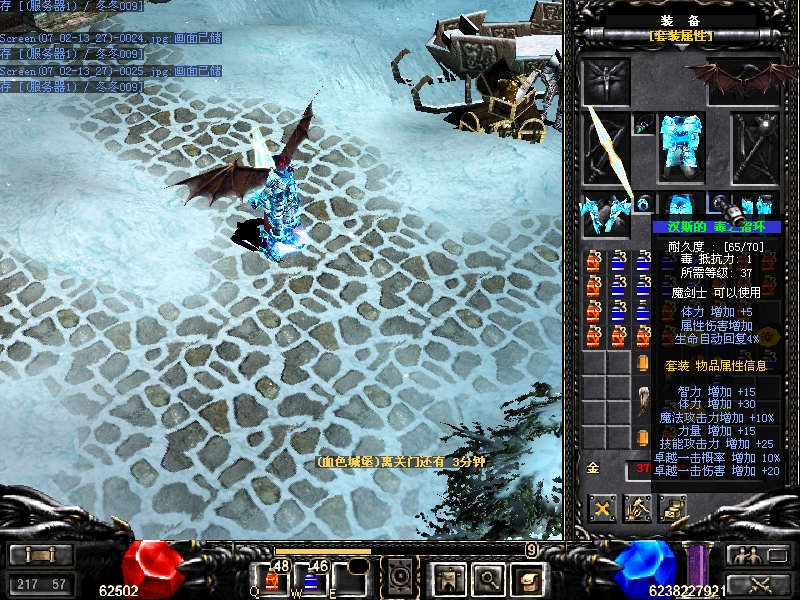
Task: Click the magnifying glass button on bottom bar
Action: (x=488, y=577)
